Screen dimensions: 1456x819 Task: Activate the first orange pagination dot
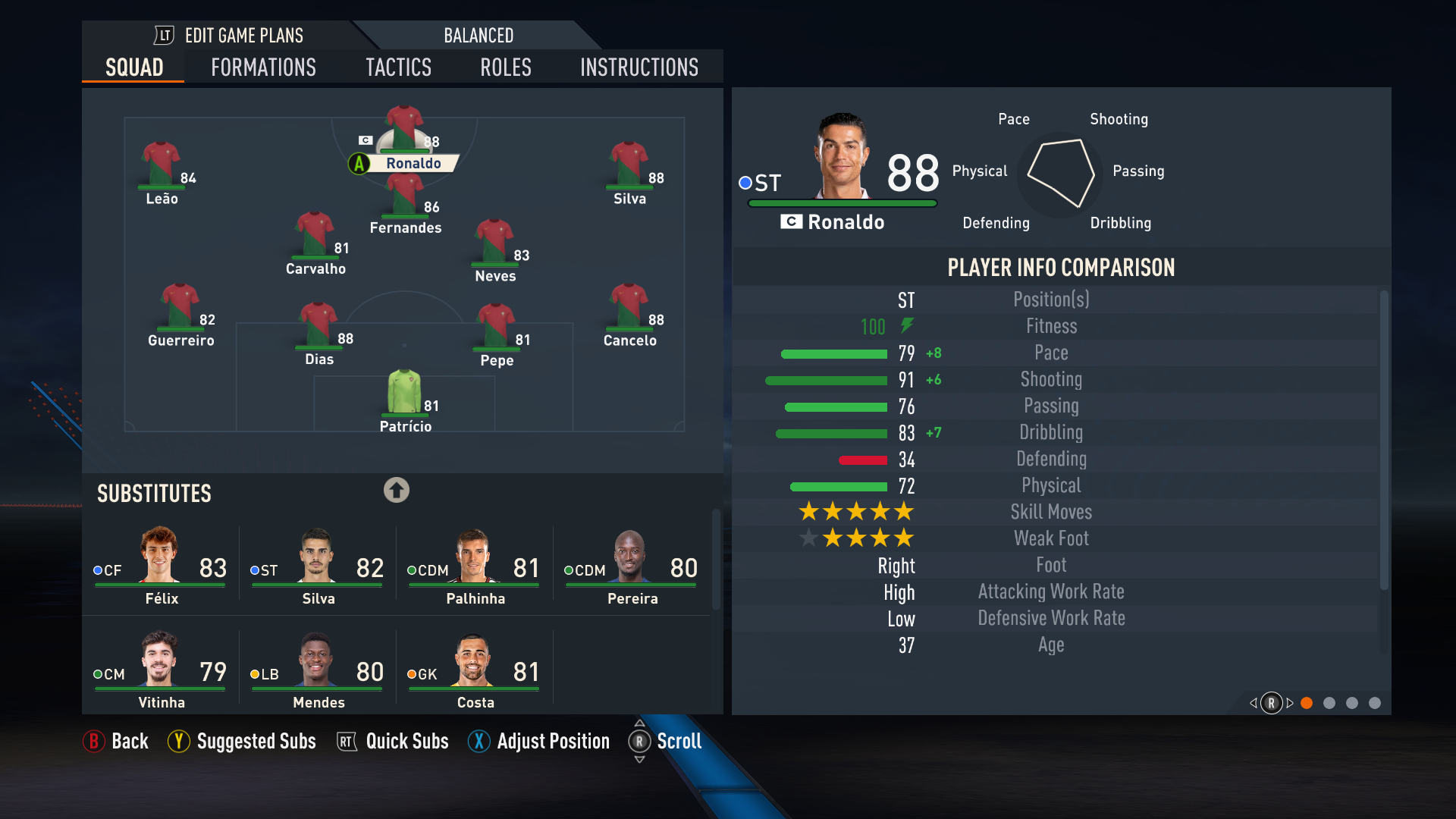[x=1307, y=704]
